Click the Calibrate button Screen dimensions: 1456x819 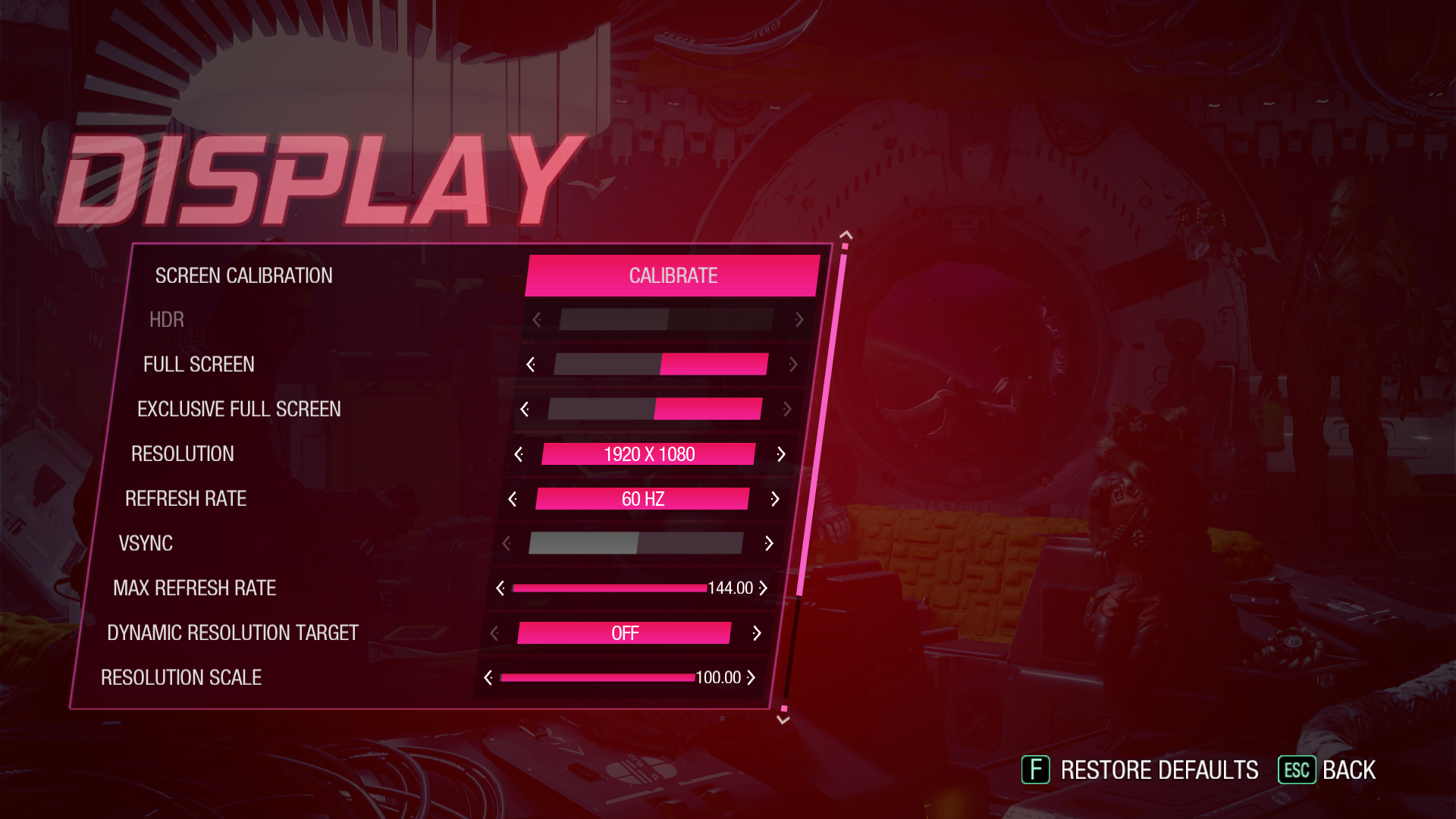(673, 275)
